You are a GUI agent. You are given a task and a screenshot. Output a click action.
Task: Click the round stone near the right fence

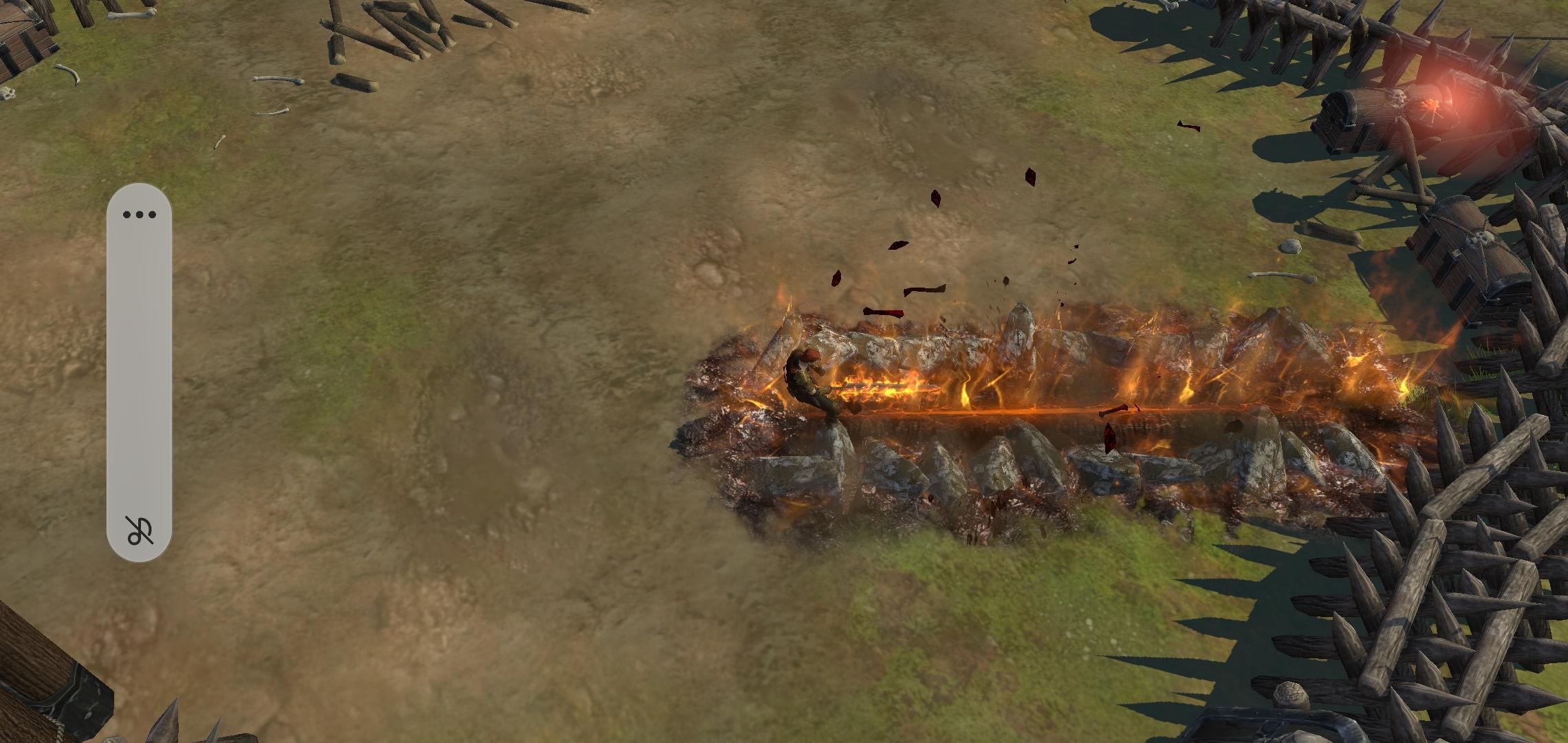pos(1290,245)
